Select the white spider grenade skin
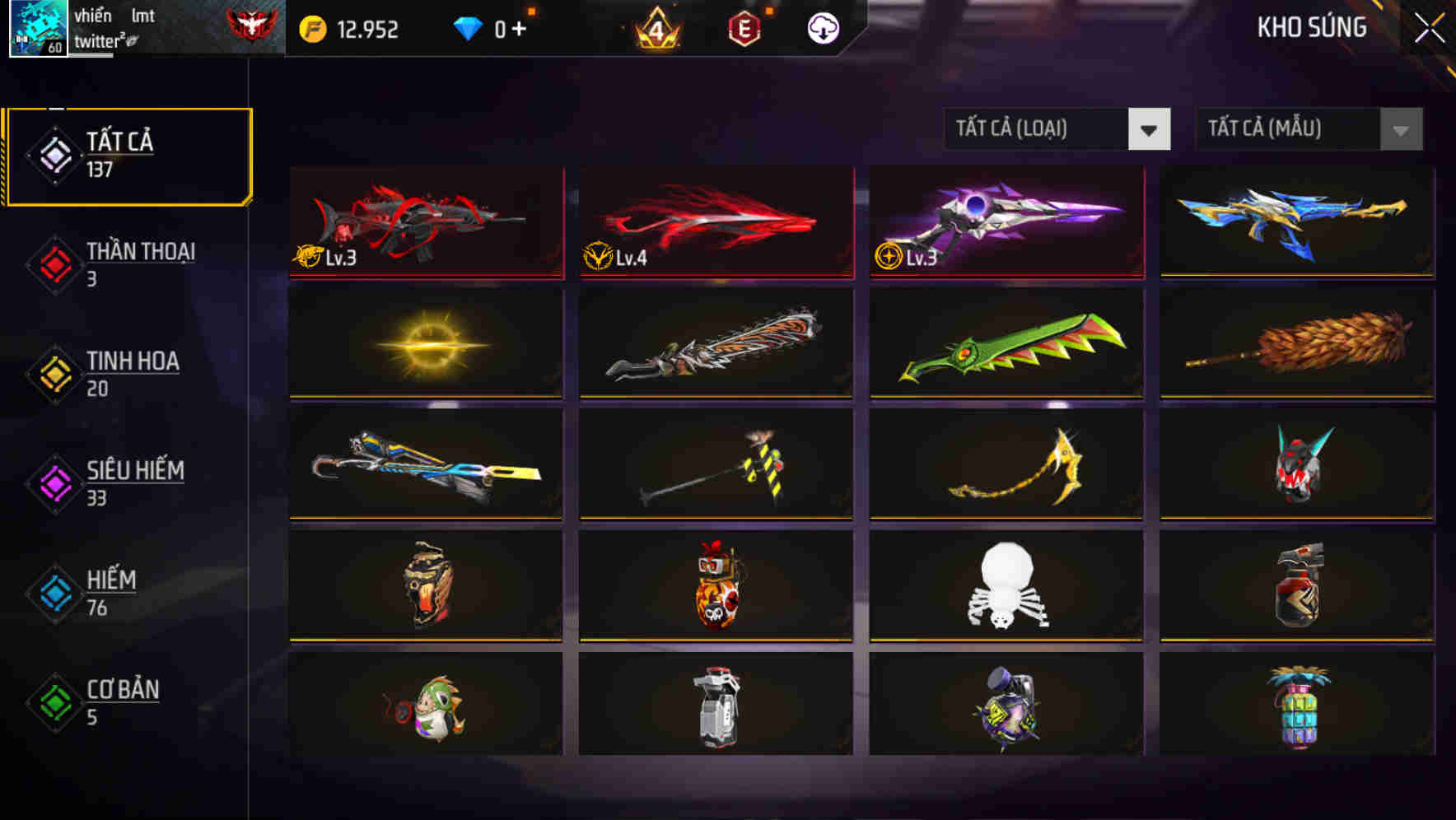Screen dimensions: 1456x820 pyautogui.click(x=1005, y=586)
